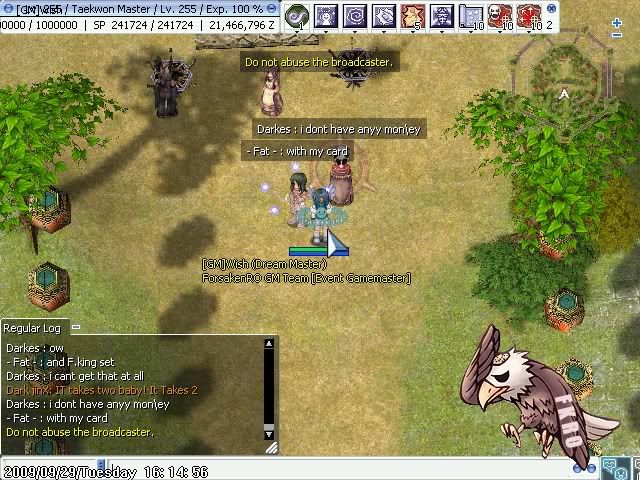Viewport: 640px width, 480px height.
Task: Minimize the chat log using the dash button
Action: coord(75,328)
